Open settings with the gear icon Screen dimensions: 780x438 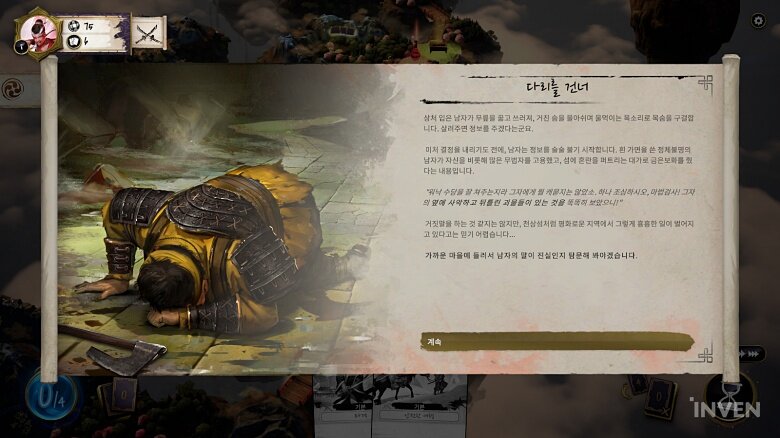pyautogui.click(x=757, y=22)
